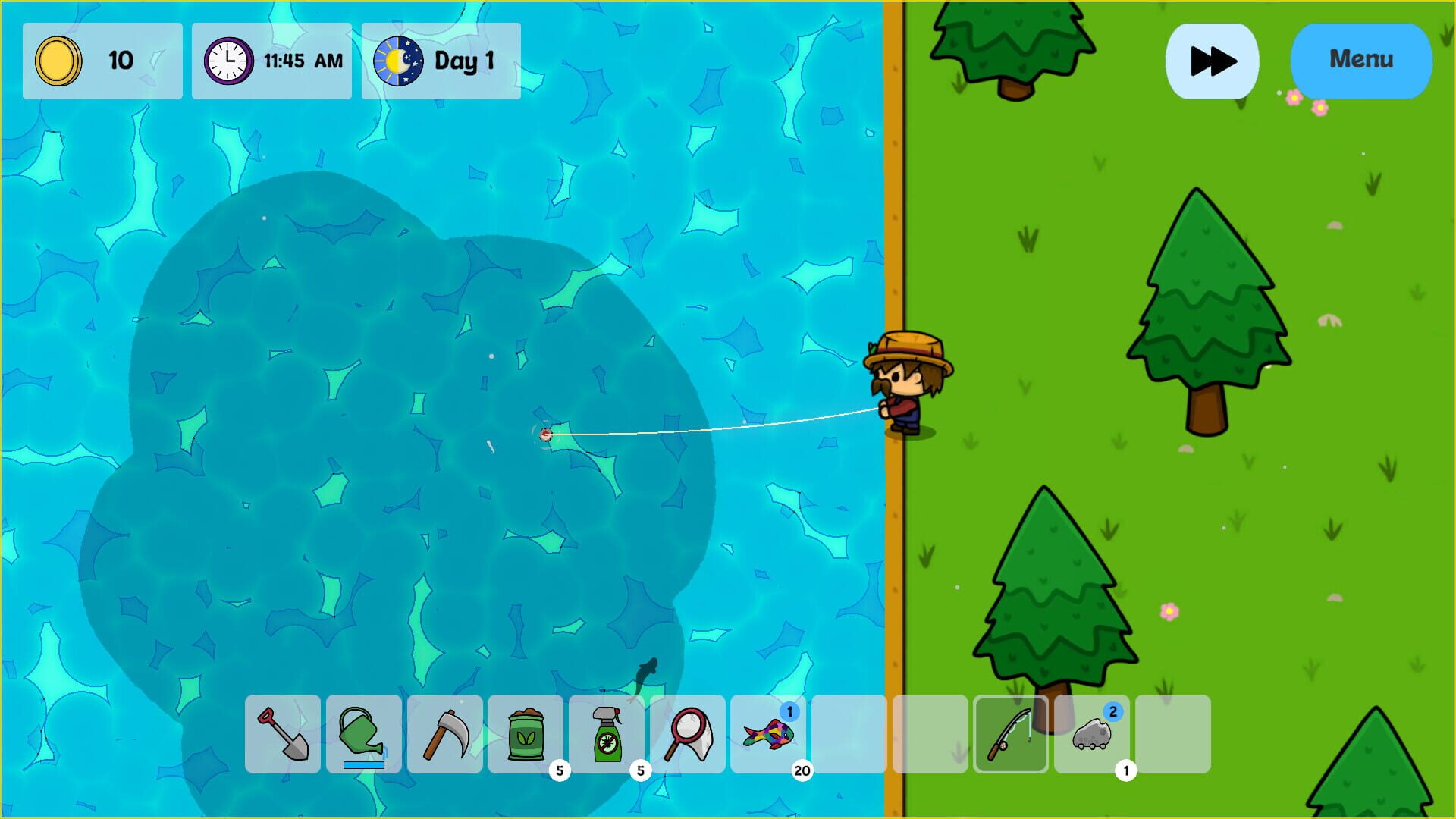Click the 20 count badge on the fish slot
Viewport: 1456px width, 819px height.
coord(802,771)
